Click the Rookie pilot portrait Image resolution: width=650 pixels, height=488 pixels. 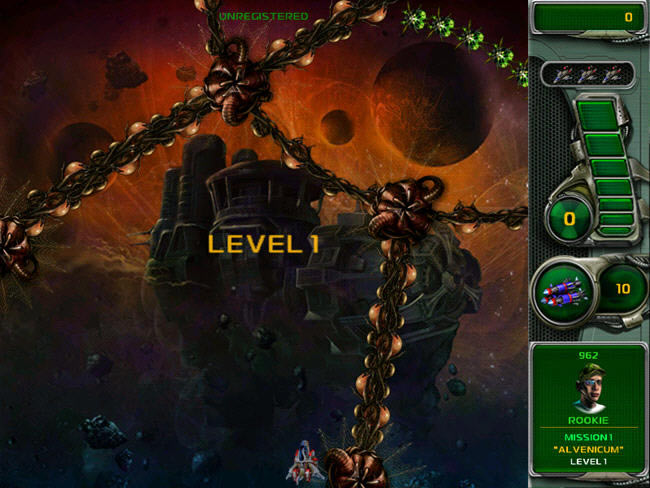point(588,385)
